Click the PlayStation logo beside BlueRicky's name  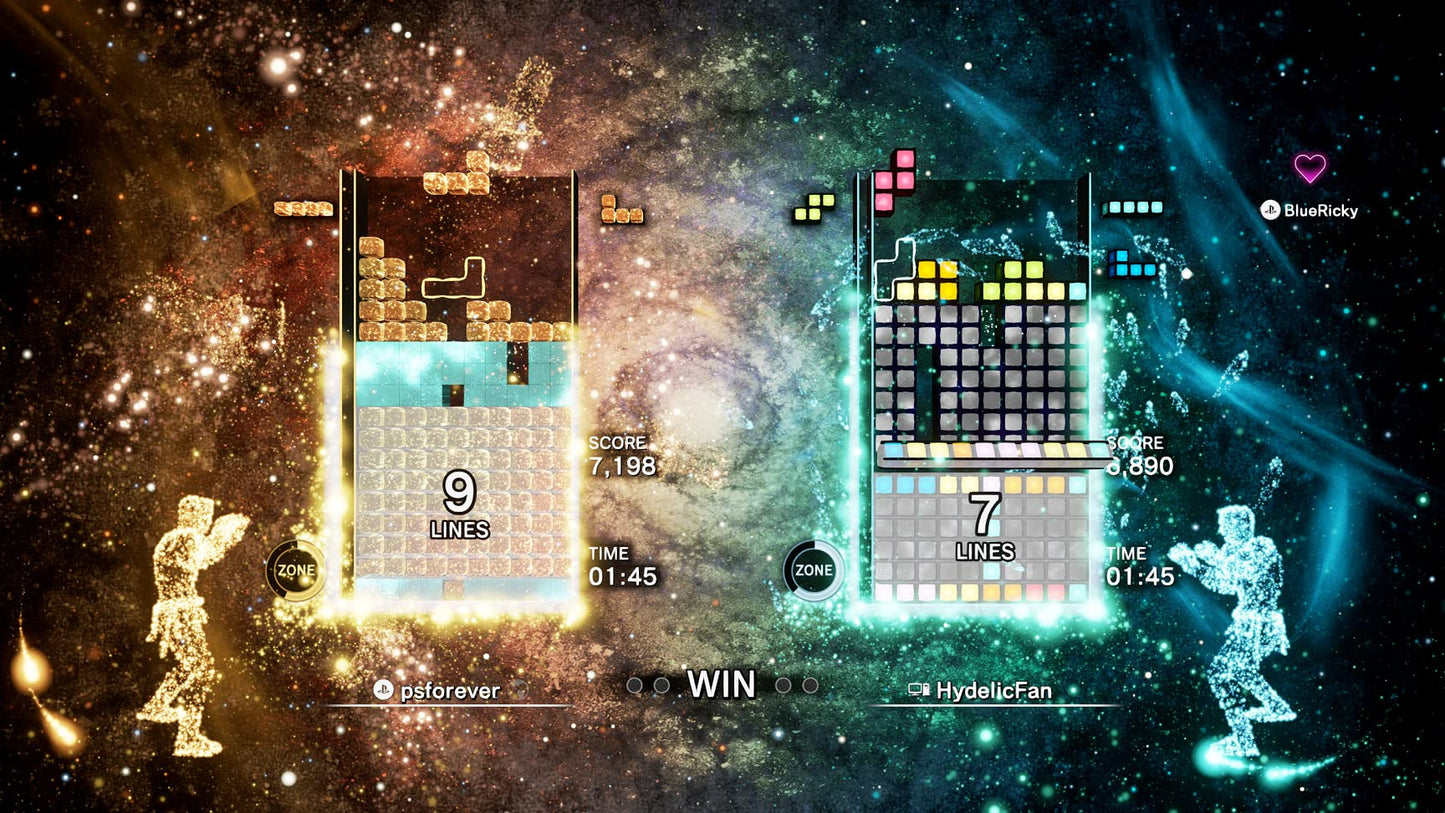tap(1271, 210)
